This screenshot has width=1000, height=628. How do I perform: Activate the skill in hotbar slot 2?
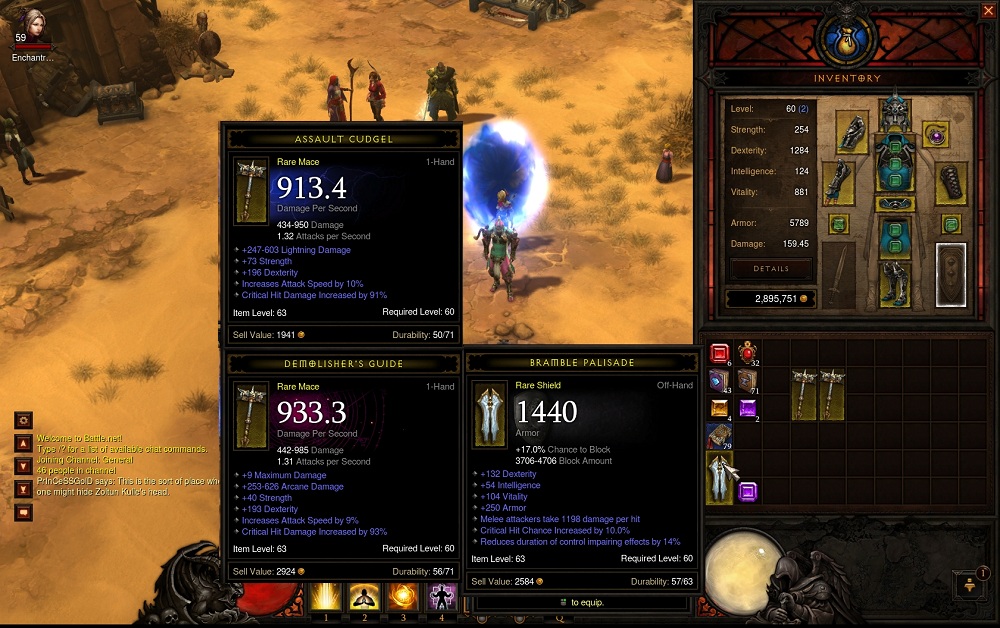click(361, 597)
